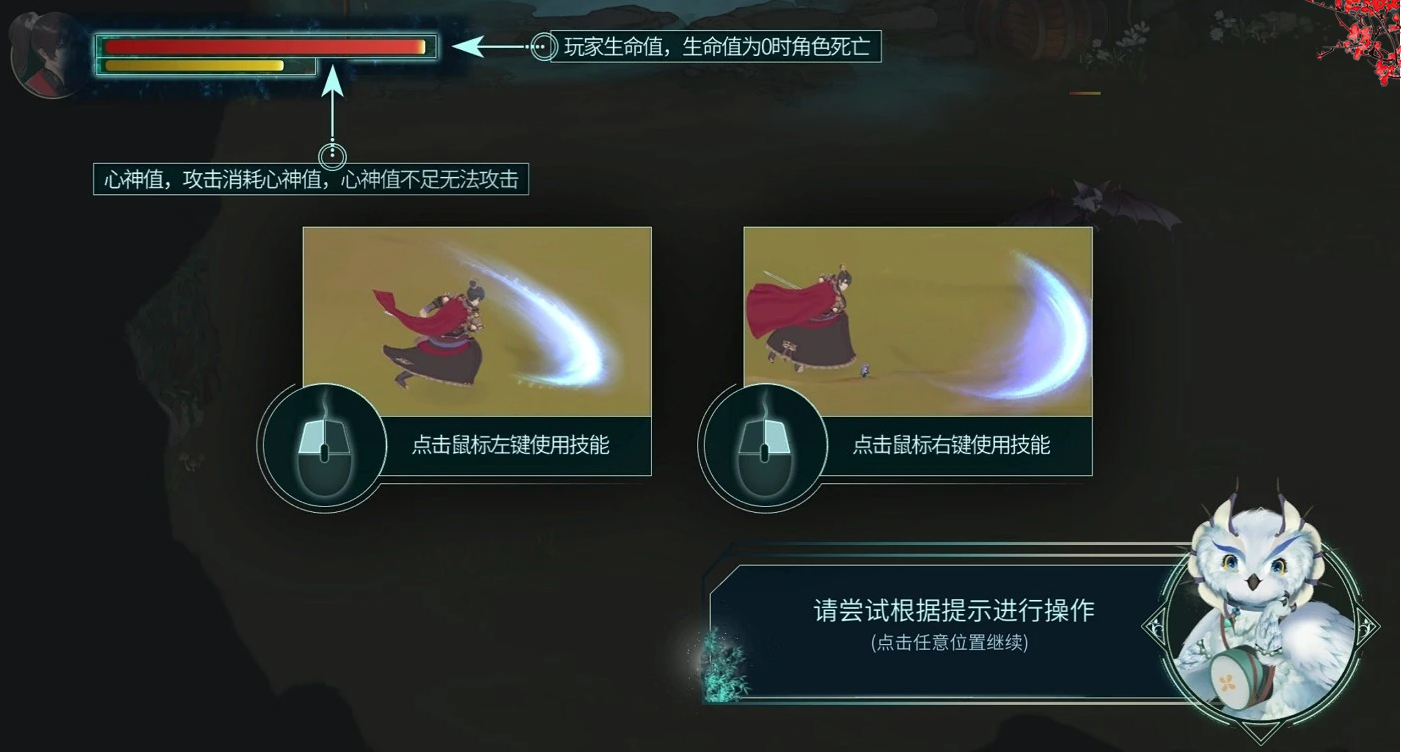The image size is (1401, 752).
Task: Click the right skill demonstration video thumbnail
Action: tap(917, 322)
